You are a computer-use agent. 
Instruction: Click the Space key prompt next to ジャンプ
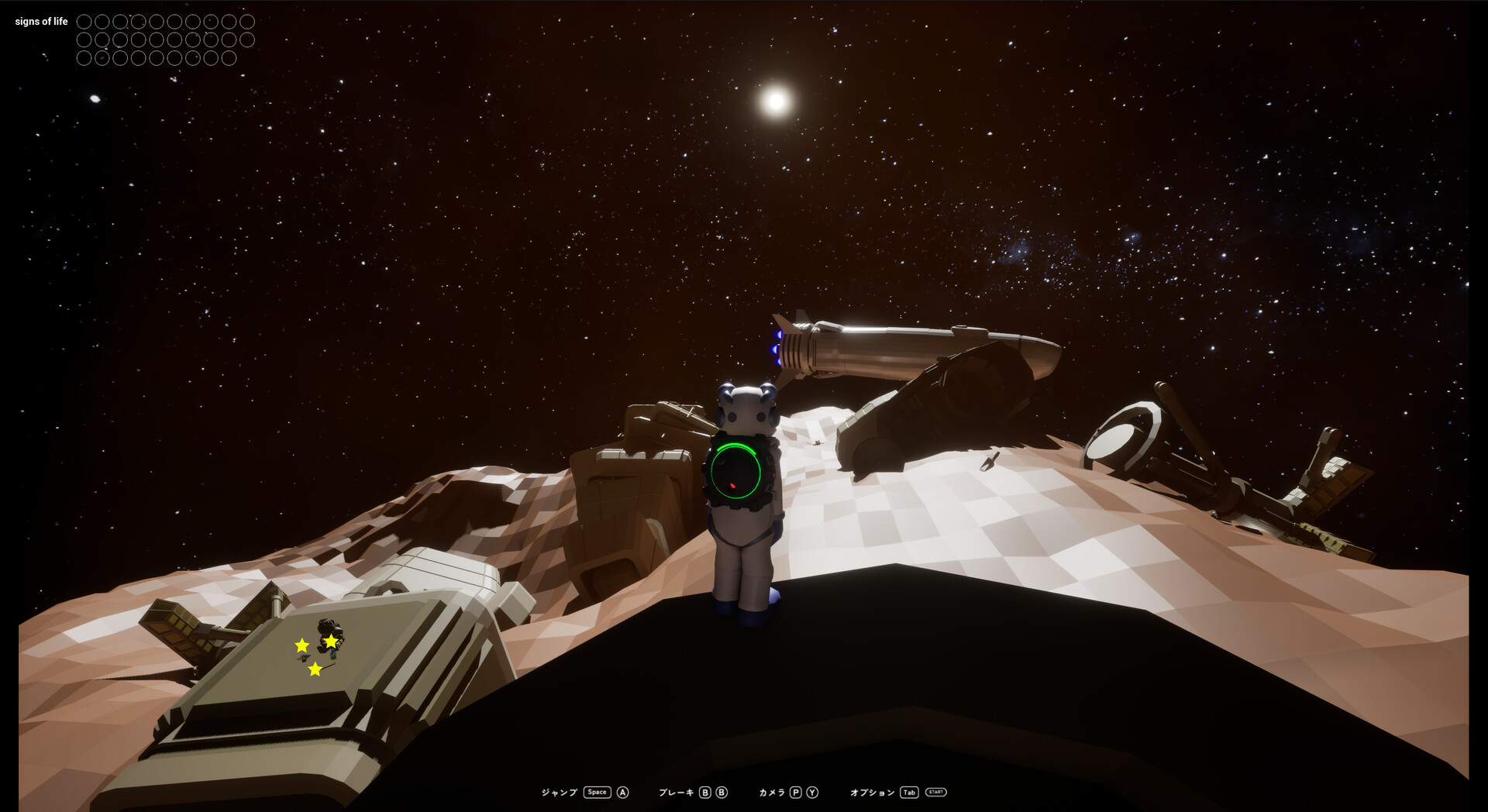pyautogui.click(x=596, y=791)
